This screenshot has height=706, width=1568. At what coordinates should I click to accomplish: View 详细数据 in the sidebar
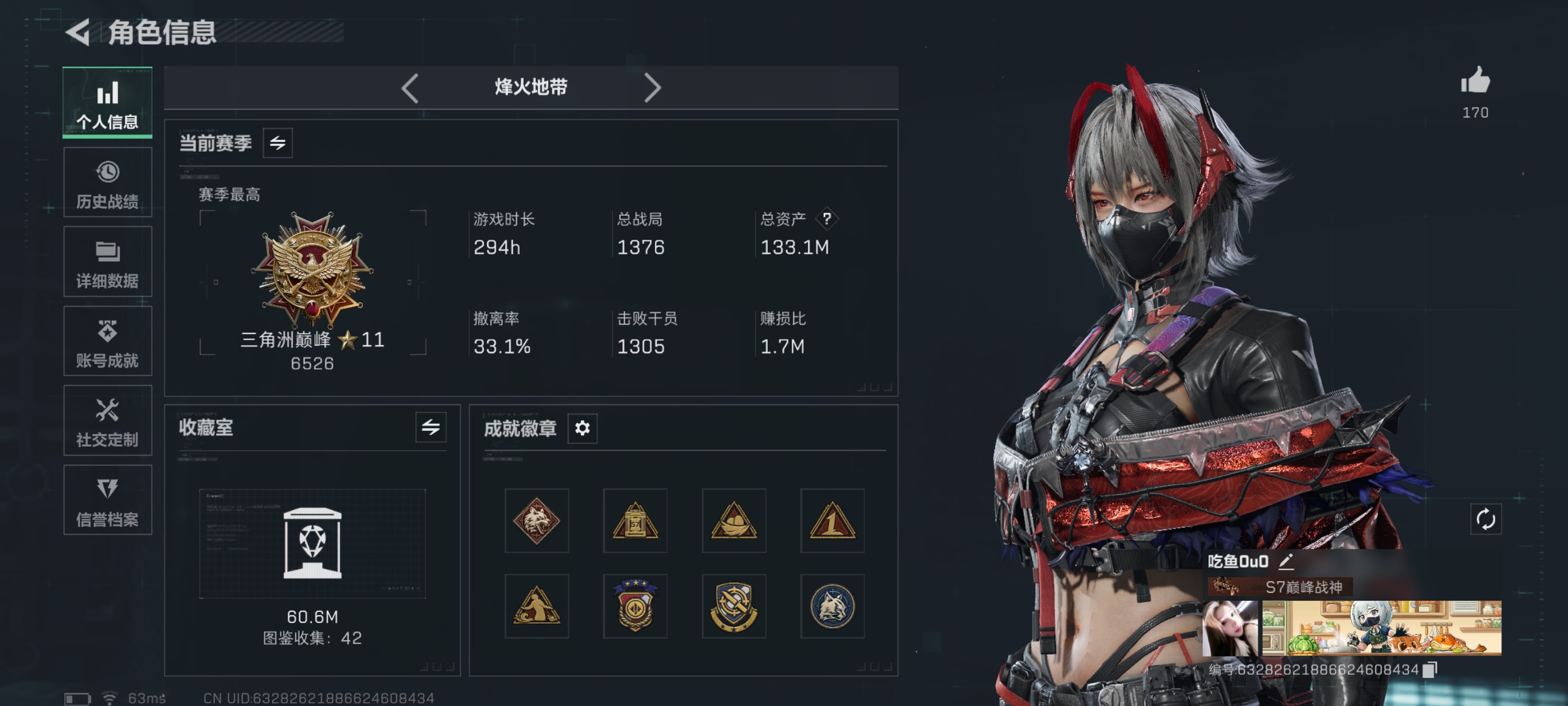pyautogui.click(x=107, y=261)
